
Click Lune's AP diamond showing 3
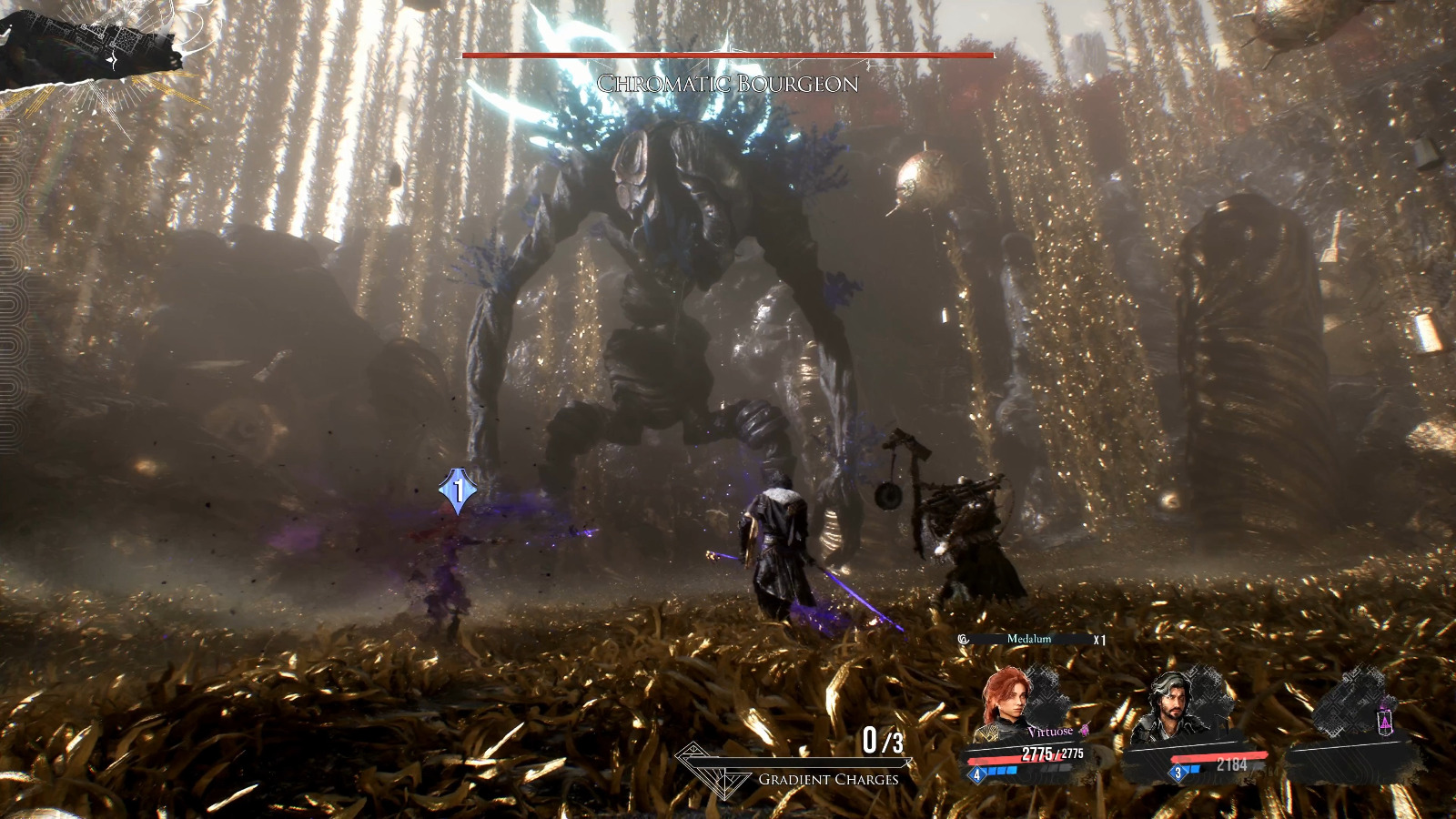click(x=1178, y=773)
